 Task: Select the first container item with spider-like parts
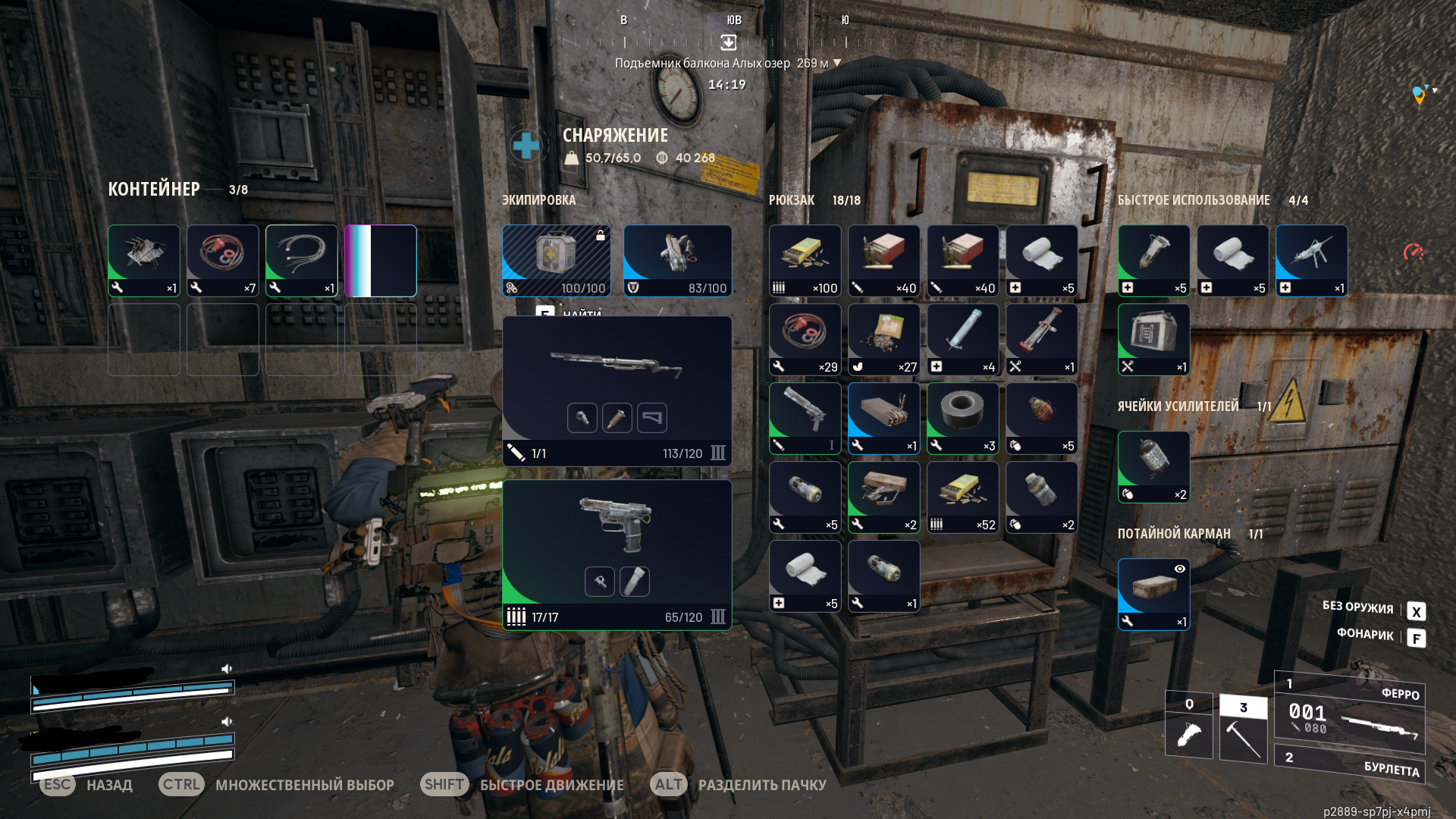144,260
